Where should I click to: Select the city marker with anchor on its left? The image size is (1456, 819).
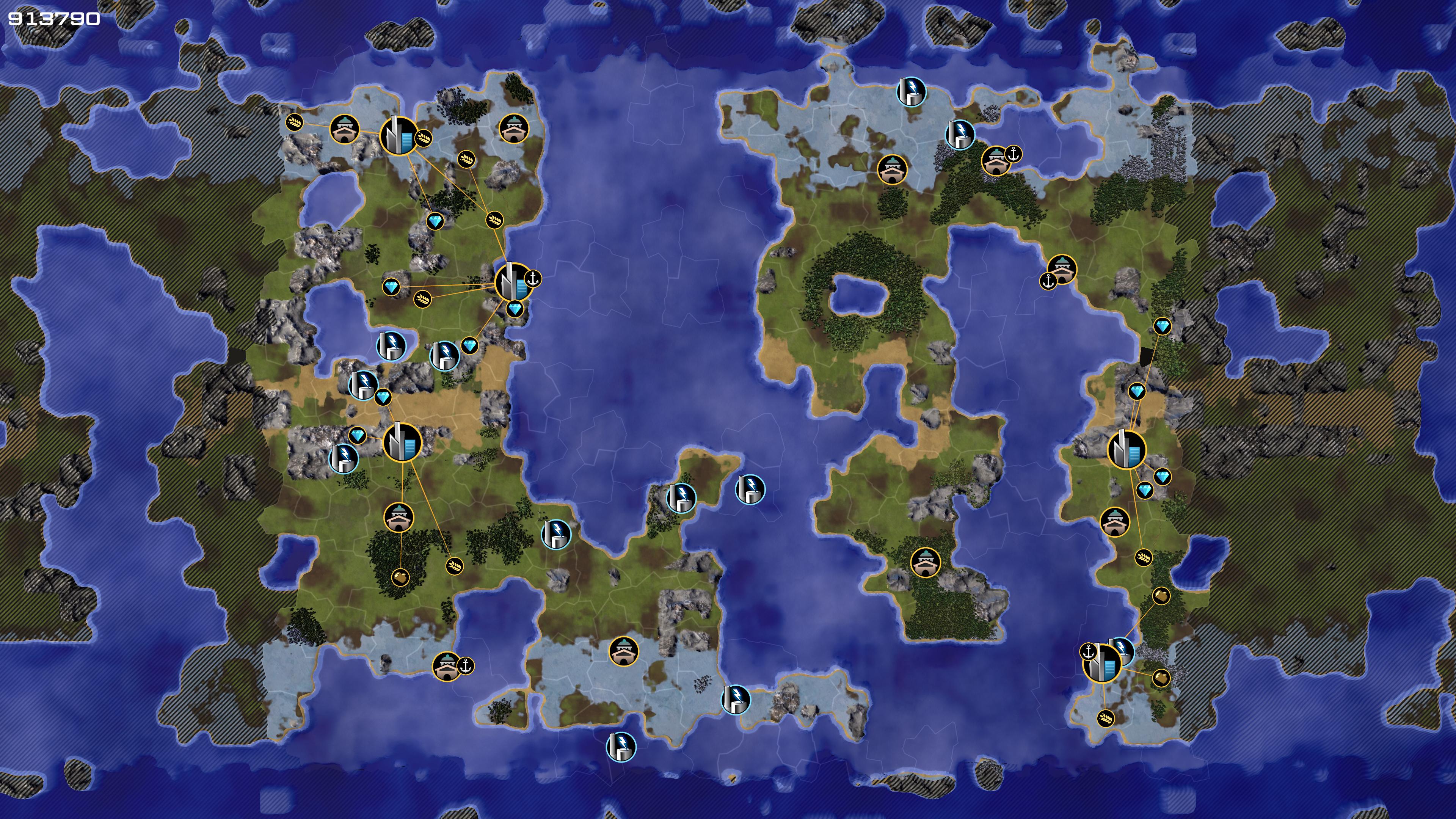[x=1102, y=663]
